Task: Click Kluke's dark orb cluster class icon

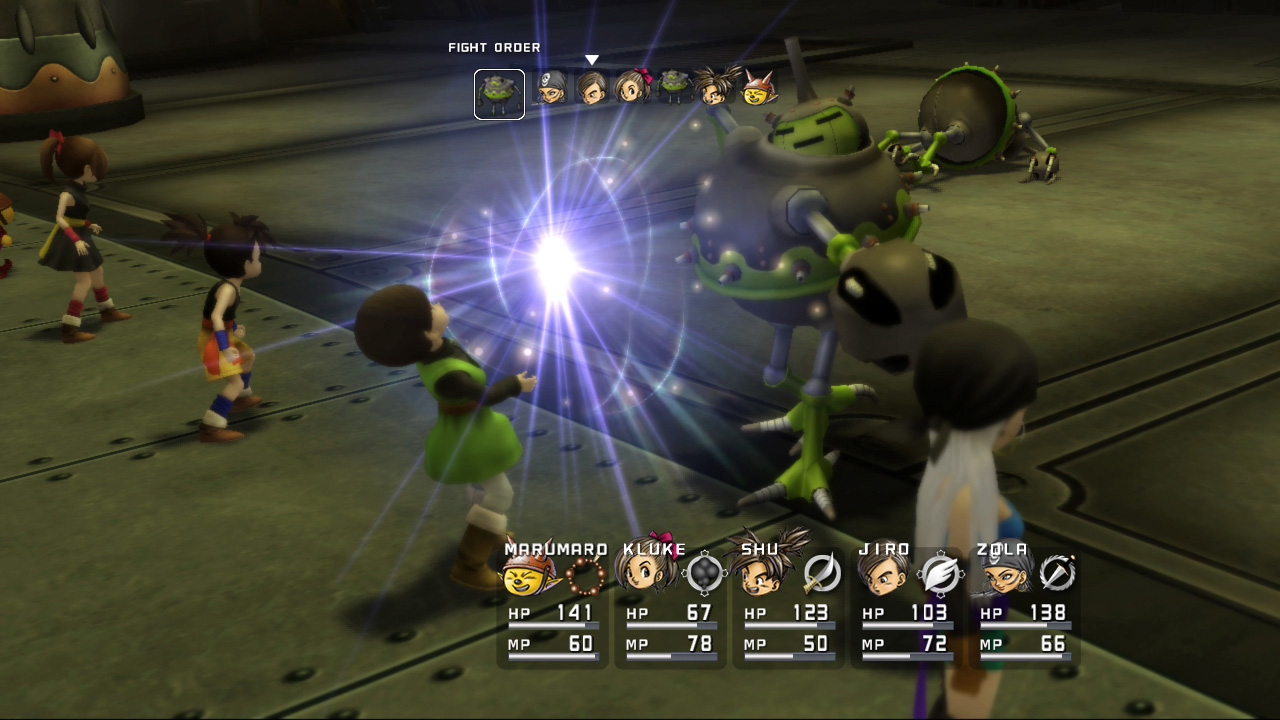Action: click(x=704, y=573)
